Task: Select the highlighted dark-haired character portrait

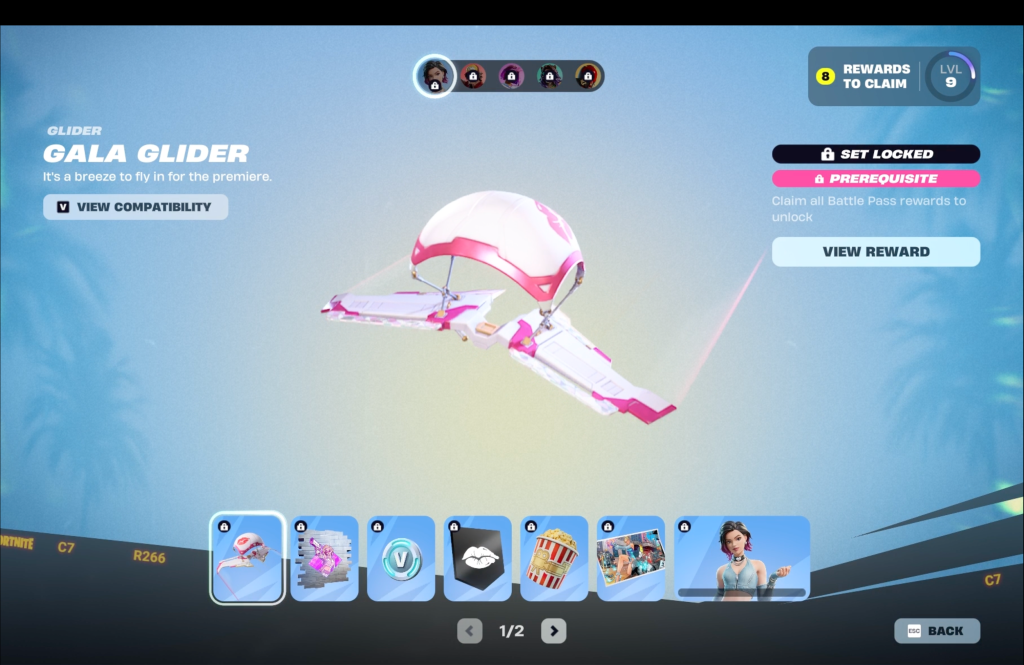Action: pyautogui.click(x=435, y=76)
